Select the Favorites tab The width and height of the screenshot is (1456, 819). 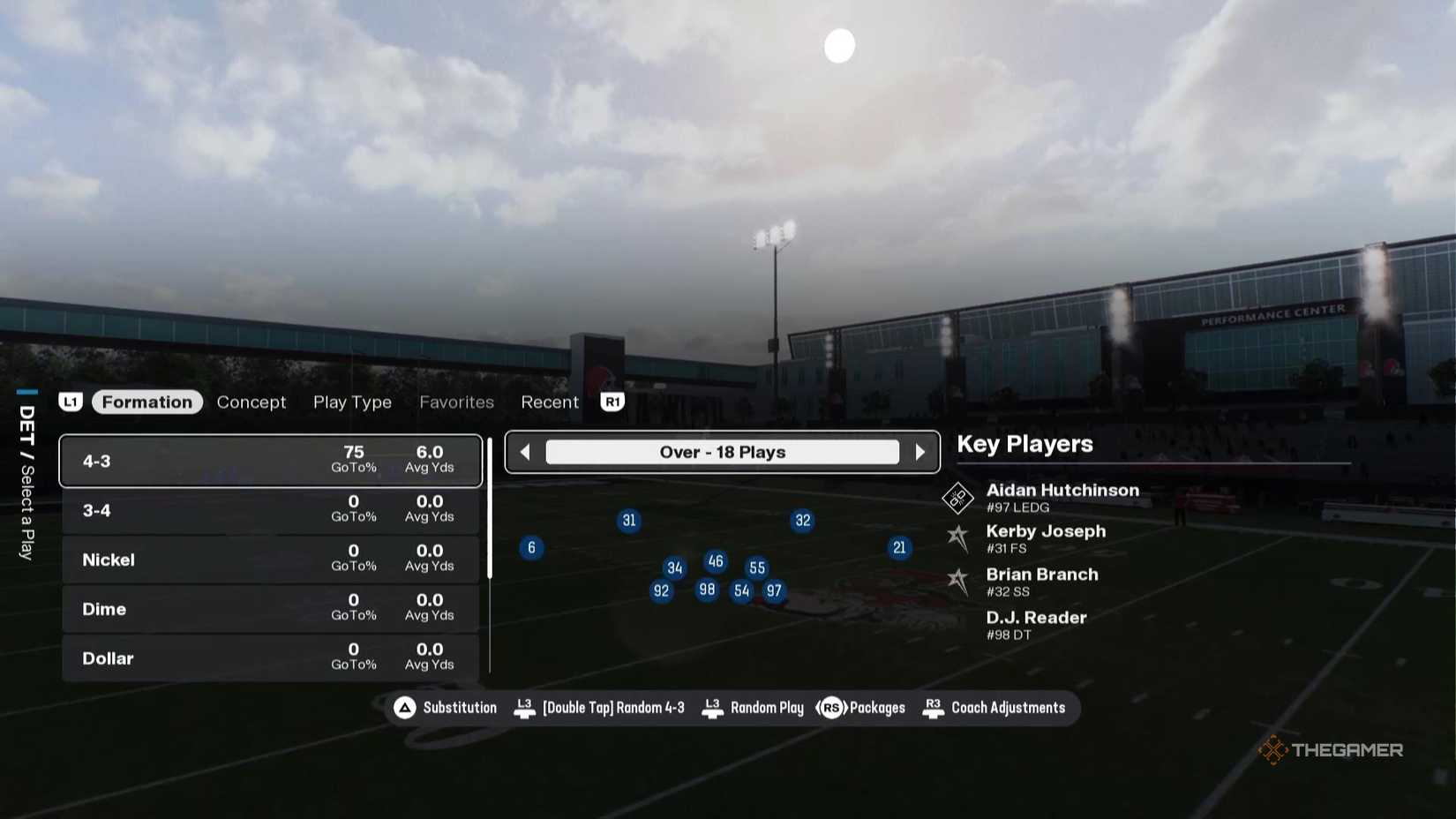pos(457,402)
